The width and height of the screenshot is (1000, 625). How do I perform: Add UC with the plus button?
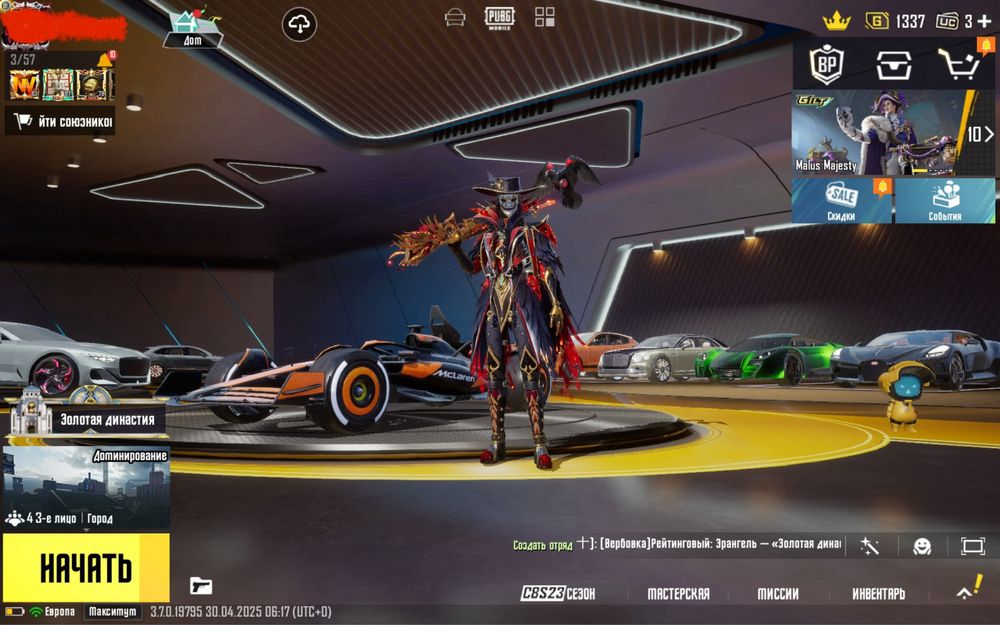pos(985,21)
